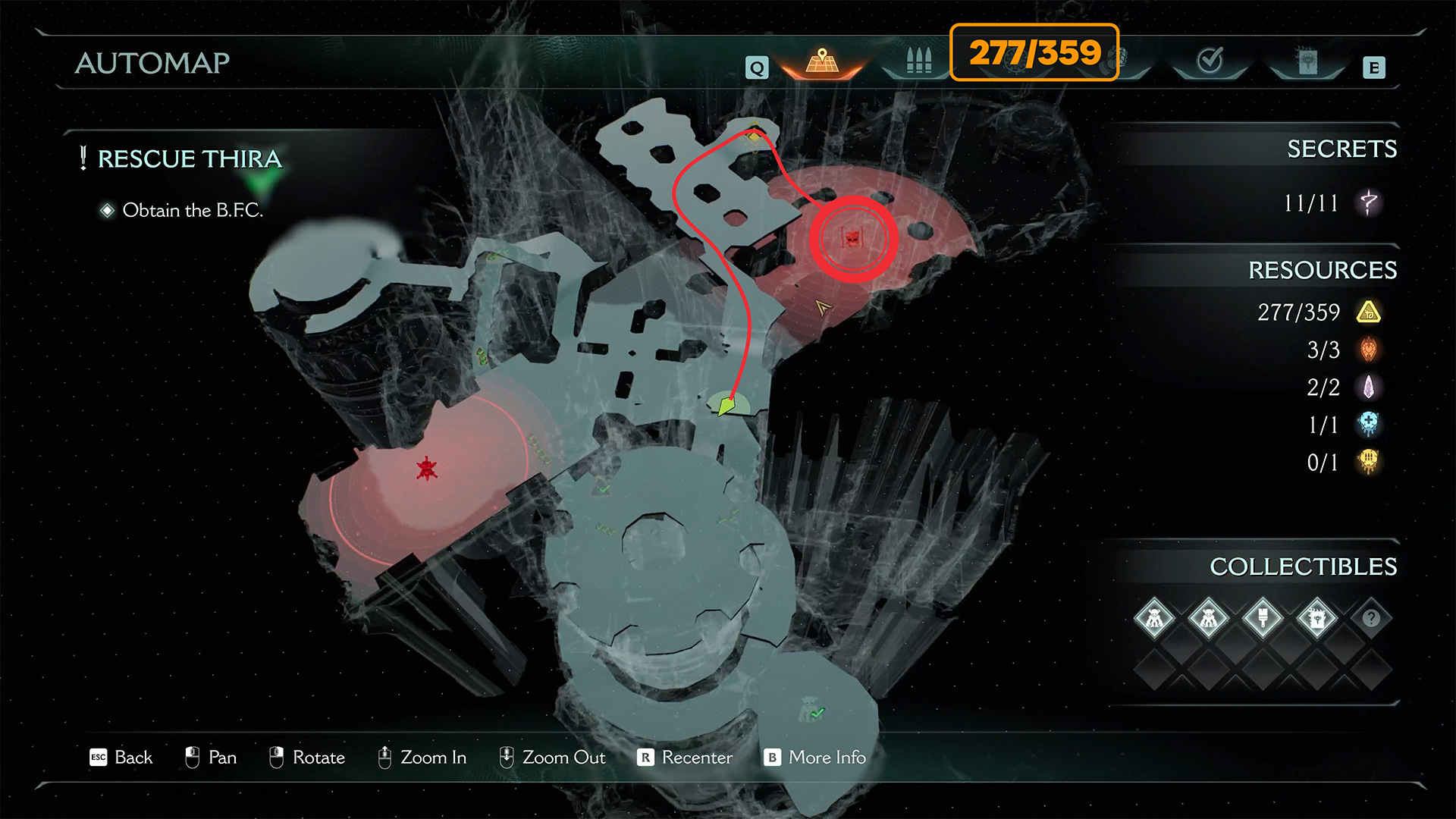
Task: Choose the flaming codex collectible slot
Action: coord(1317,618)
